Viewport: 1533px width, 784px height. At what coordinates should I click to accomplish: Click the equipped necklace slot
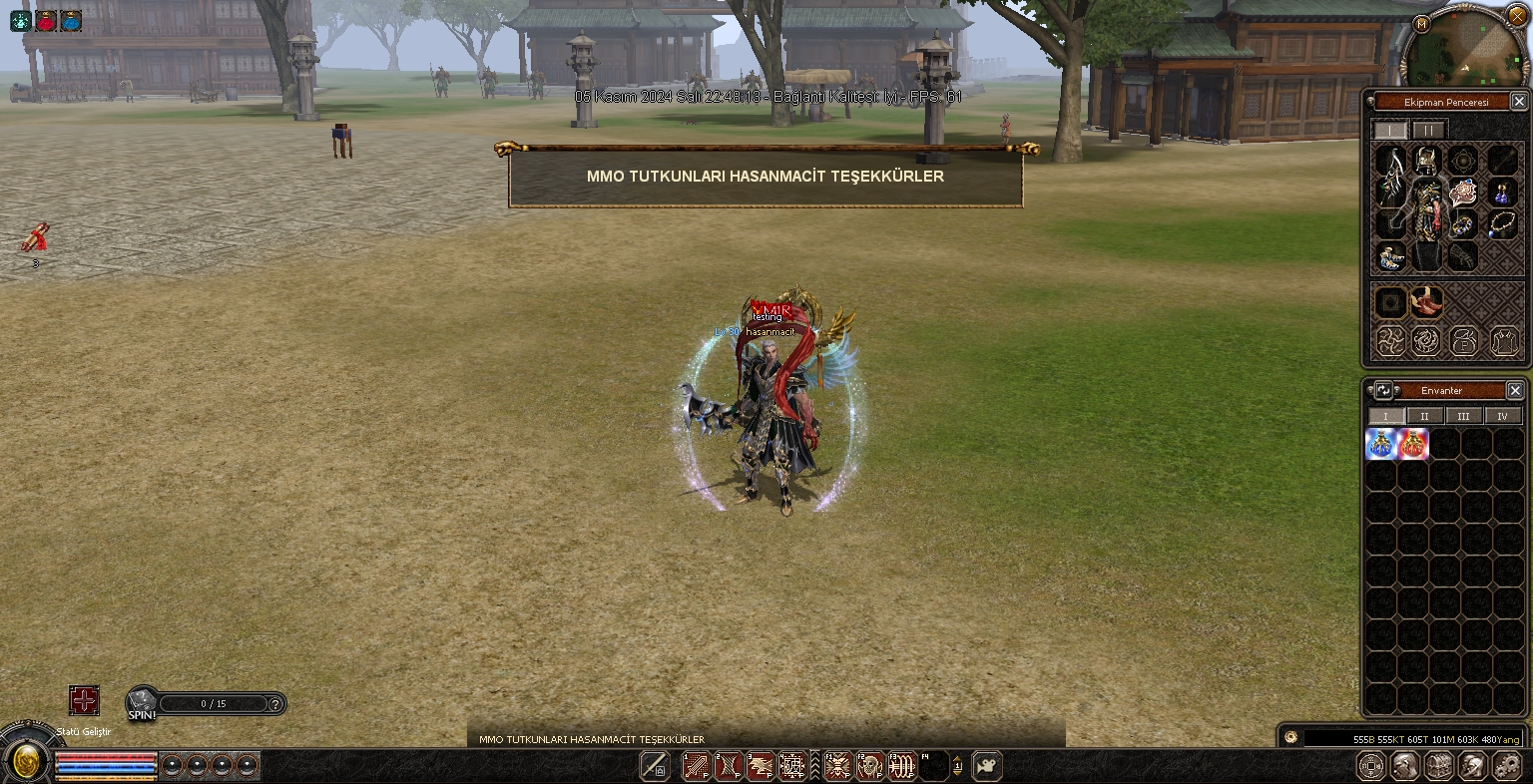1502,222
